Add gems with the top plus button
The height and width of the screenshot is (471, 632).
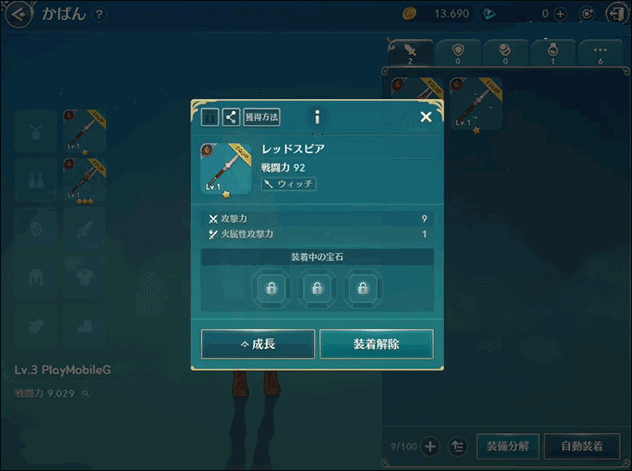point(560,14)
